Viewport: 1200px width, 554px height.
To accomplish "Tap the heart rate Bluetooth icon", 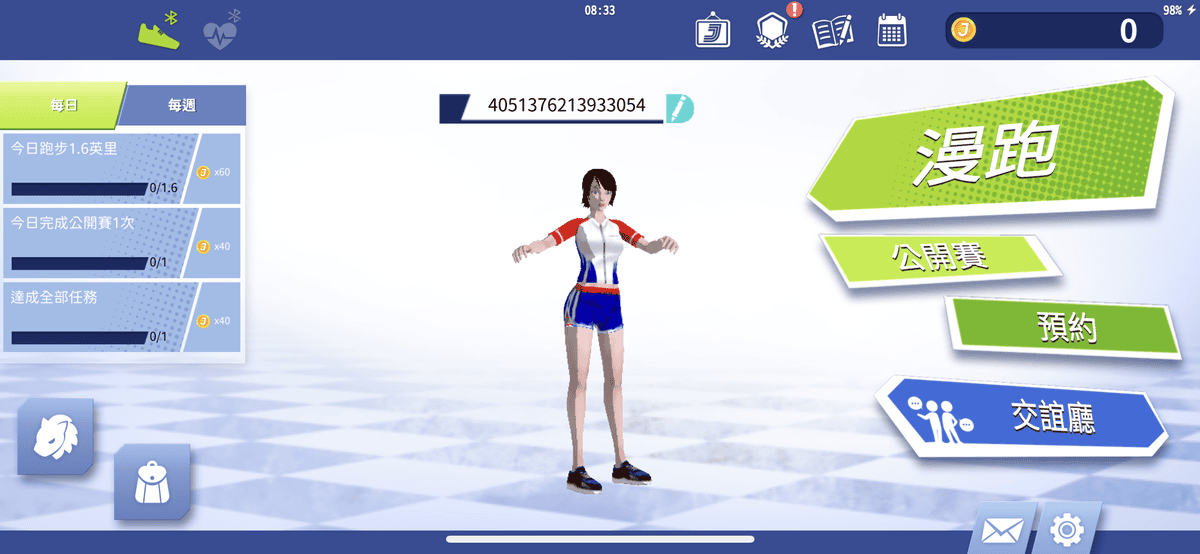I will pyautogui.click(x=221, y=31).
